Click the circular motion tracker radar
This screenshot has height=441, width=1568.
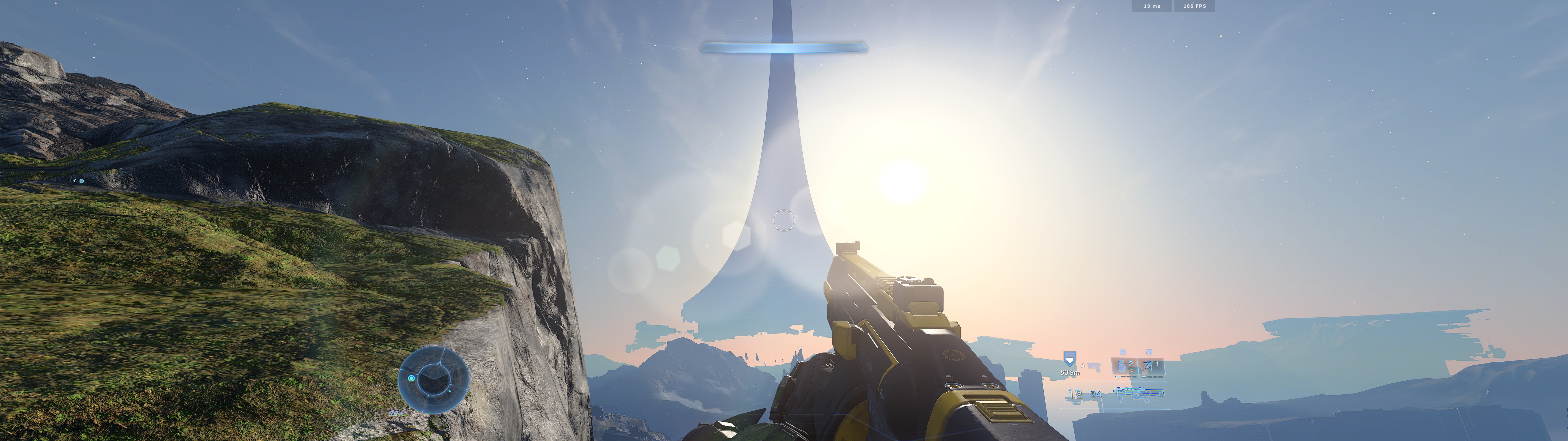[433, 379]
